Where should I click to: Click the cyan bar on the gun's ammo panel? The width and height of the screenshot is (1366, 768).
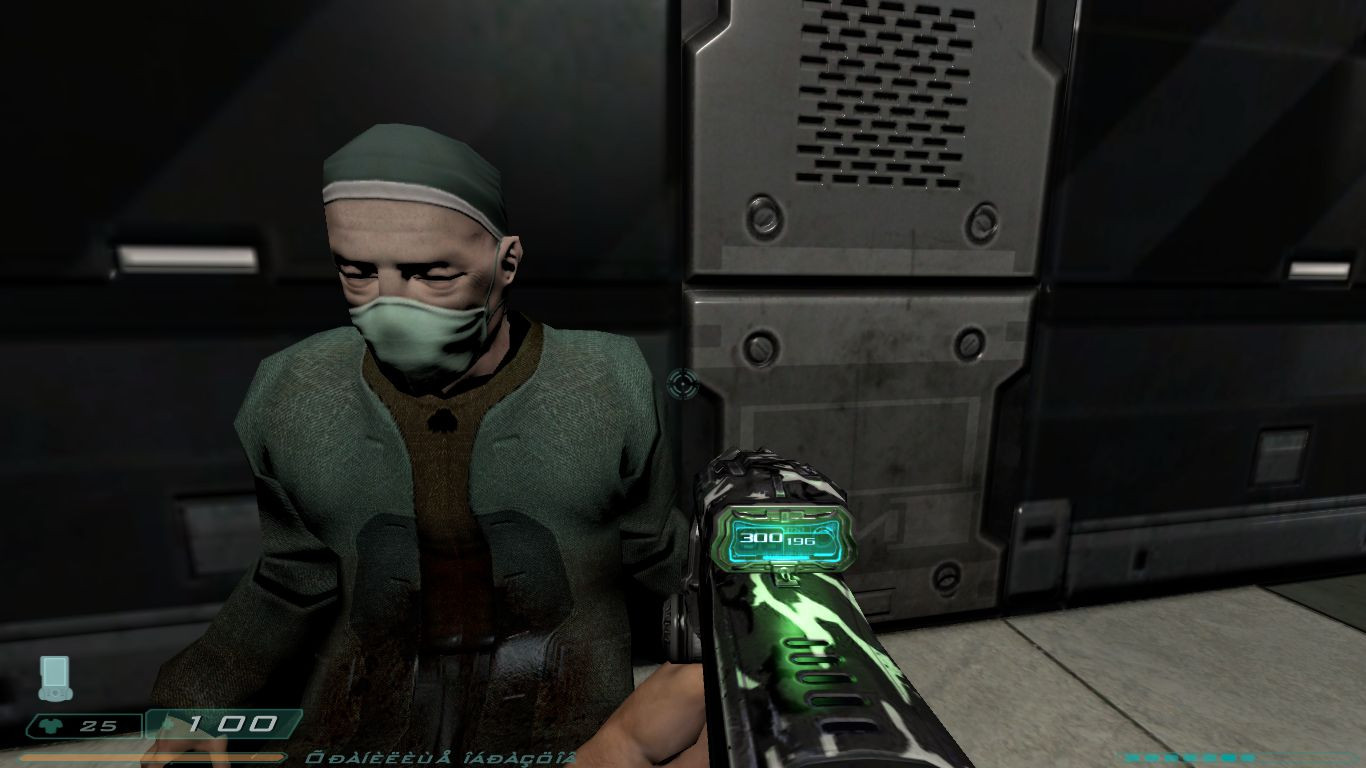pos(785,555)
